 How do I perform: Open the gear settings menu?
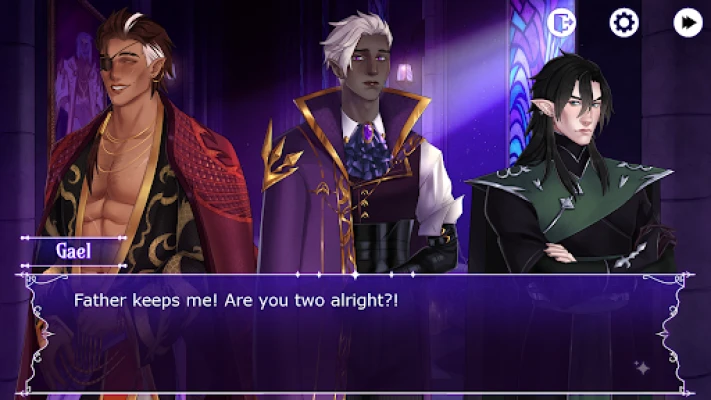(624, 22)
